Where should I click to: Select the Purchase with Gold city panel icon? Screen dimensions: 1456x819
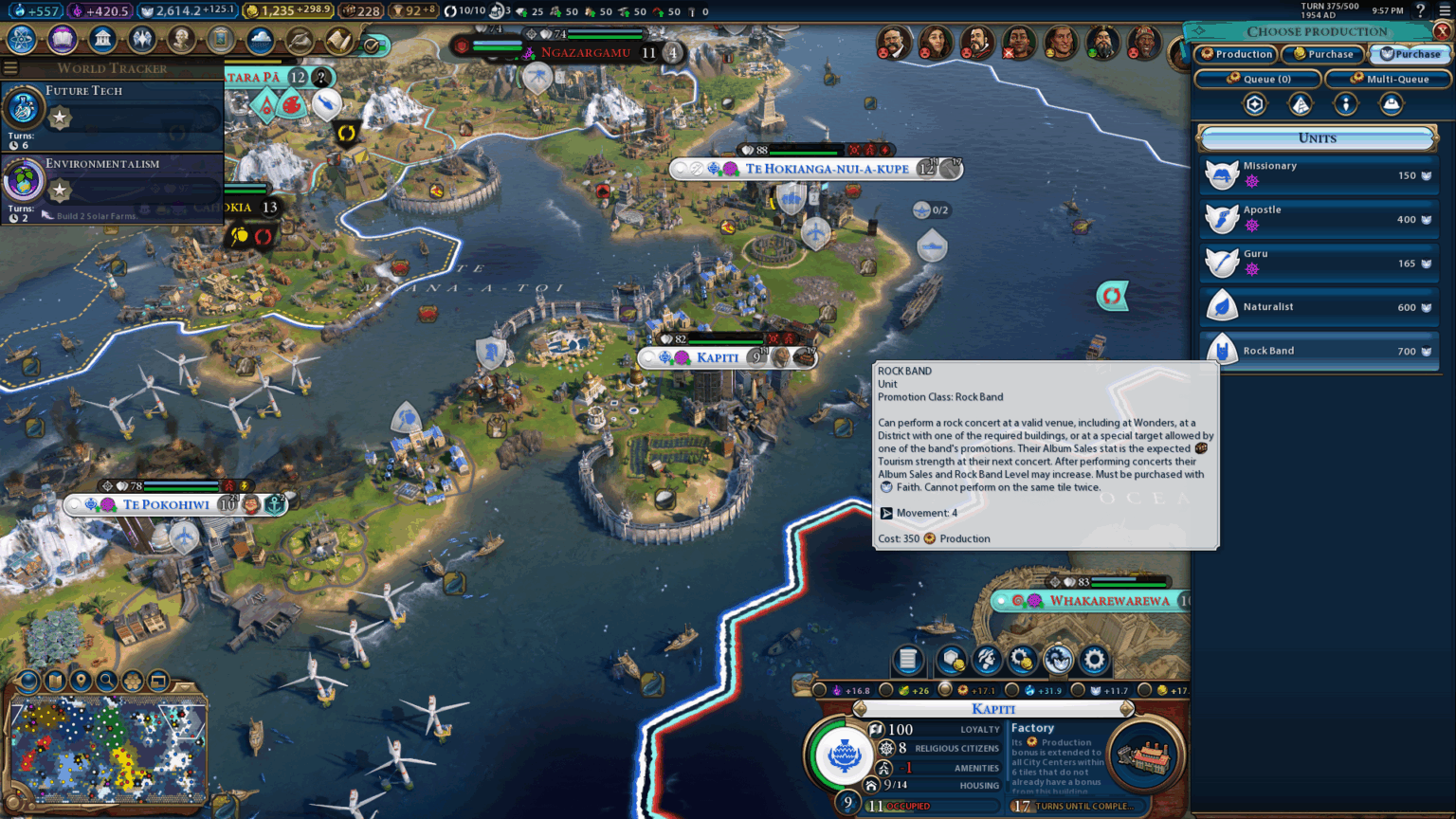point(1022,661)
